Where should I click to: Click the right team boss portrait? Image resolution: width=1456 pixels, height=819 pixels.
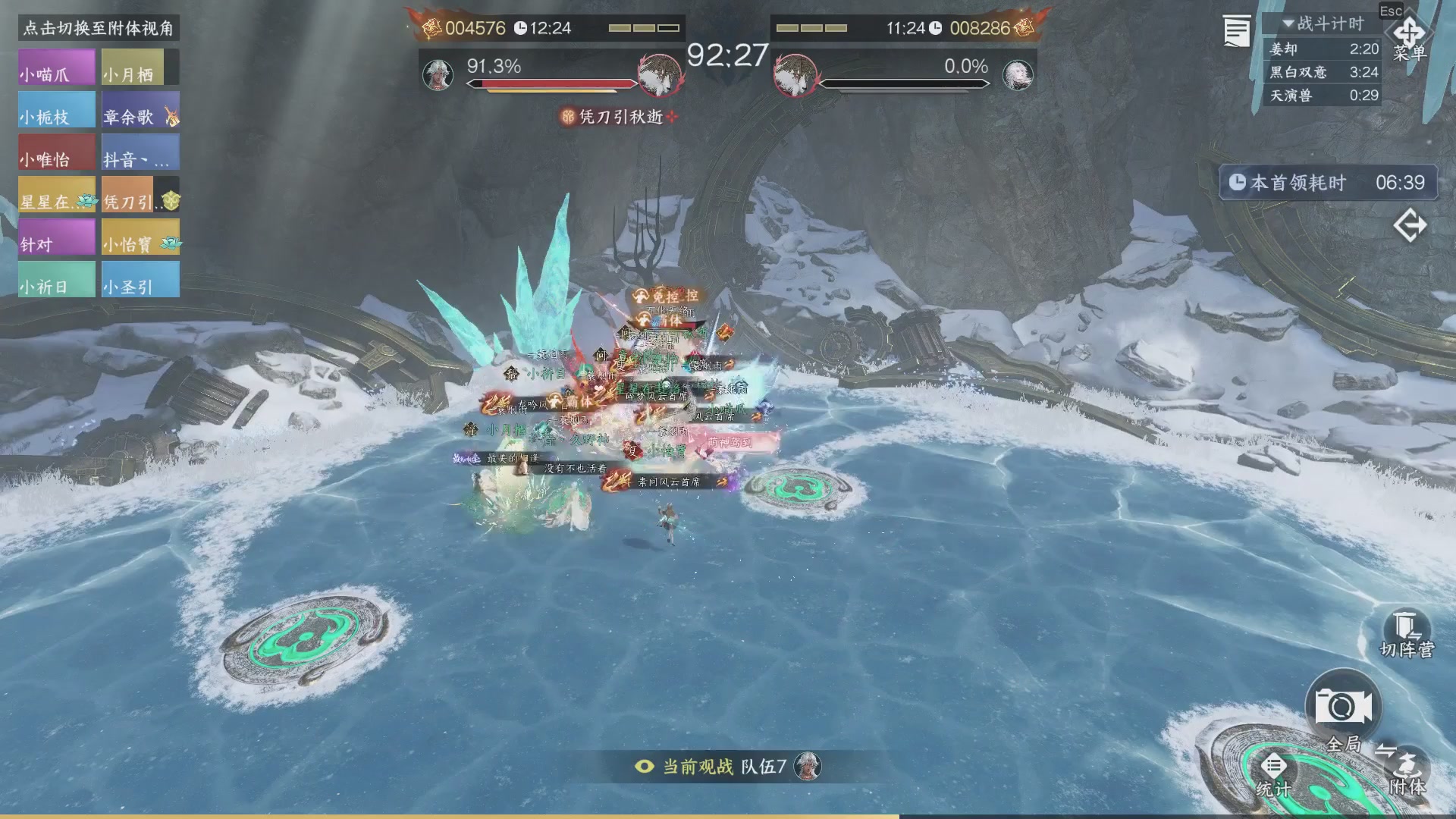click(795, 74)
